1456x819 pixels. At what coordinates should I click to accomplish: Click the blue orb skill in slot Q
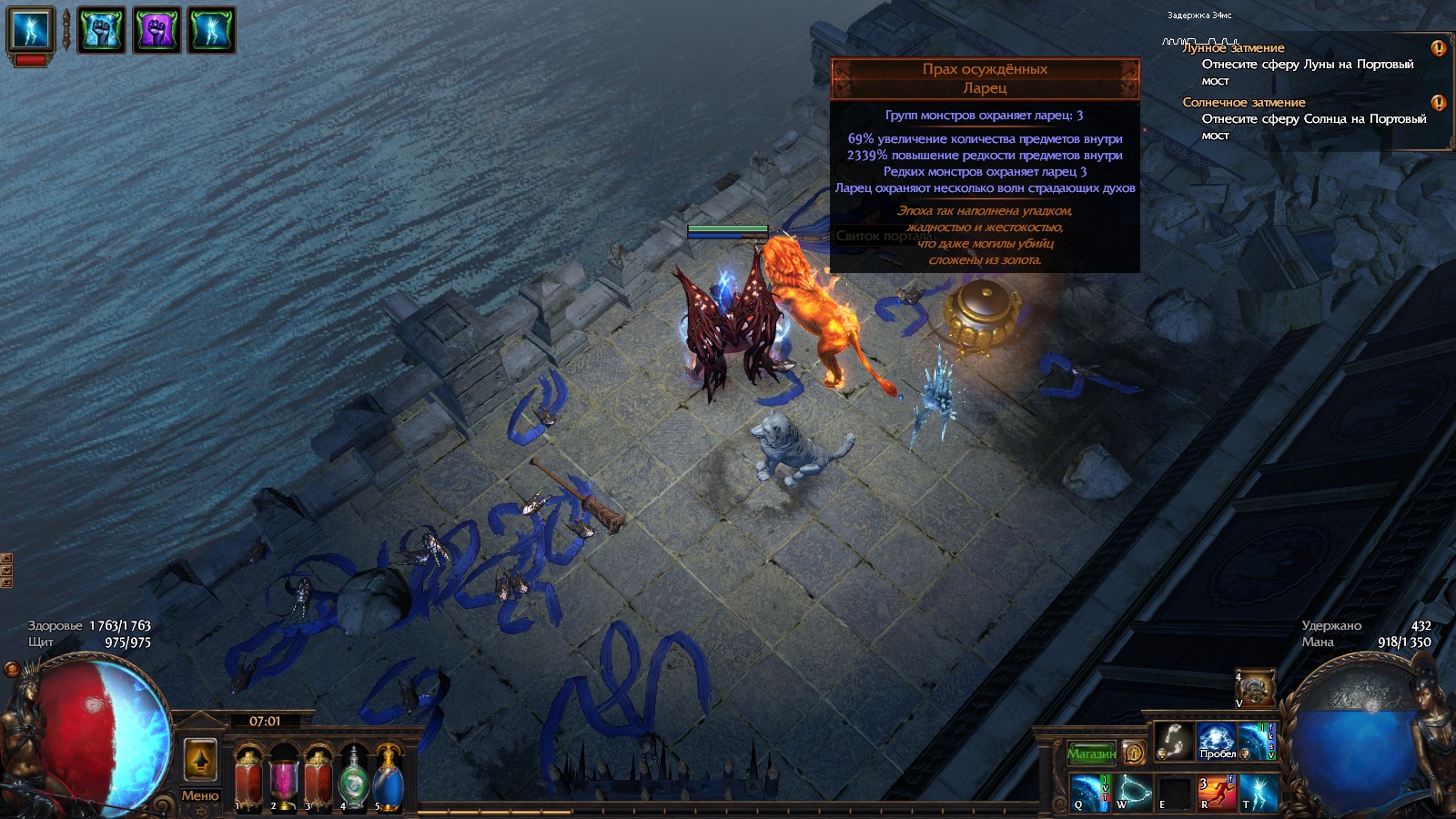pyautogui.click(x=1088, y=791)
